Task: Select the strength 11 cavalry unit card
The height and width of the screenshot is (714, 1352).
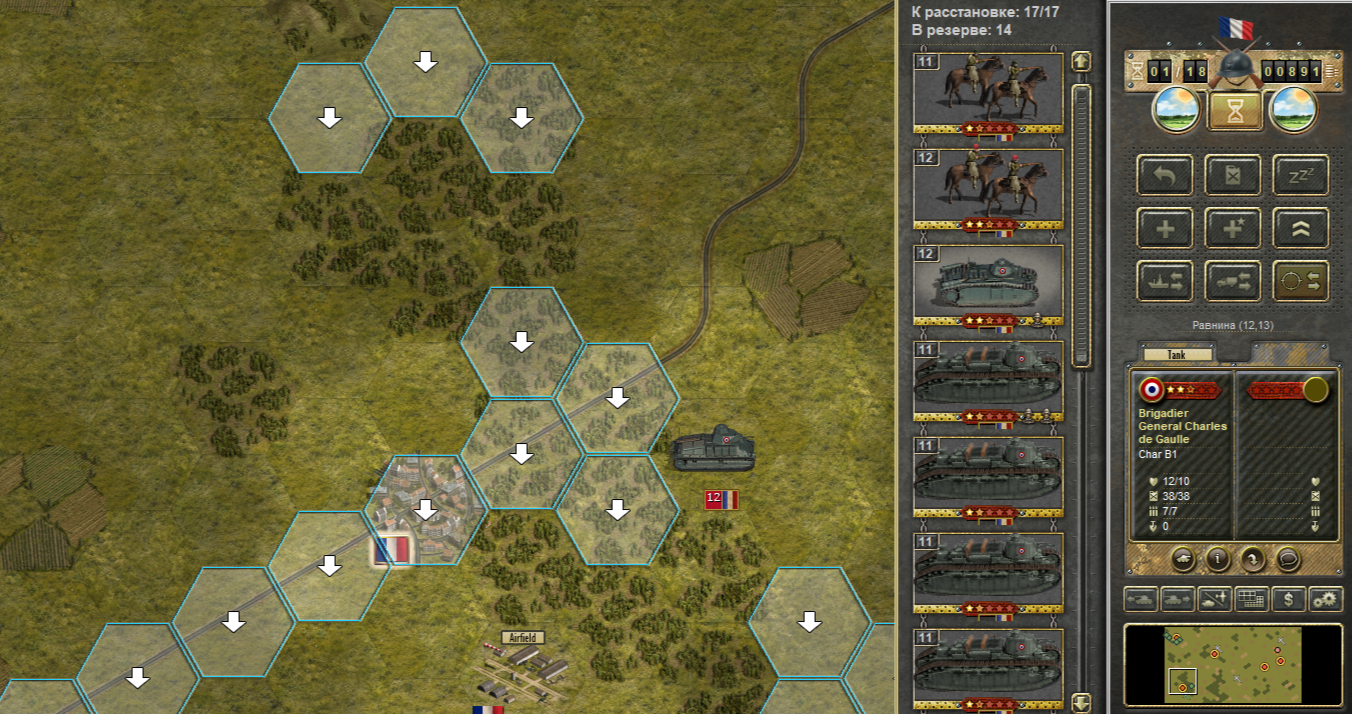Action: click(988, 91)
